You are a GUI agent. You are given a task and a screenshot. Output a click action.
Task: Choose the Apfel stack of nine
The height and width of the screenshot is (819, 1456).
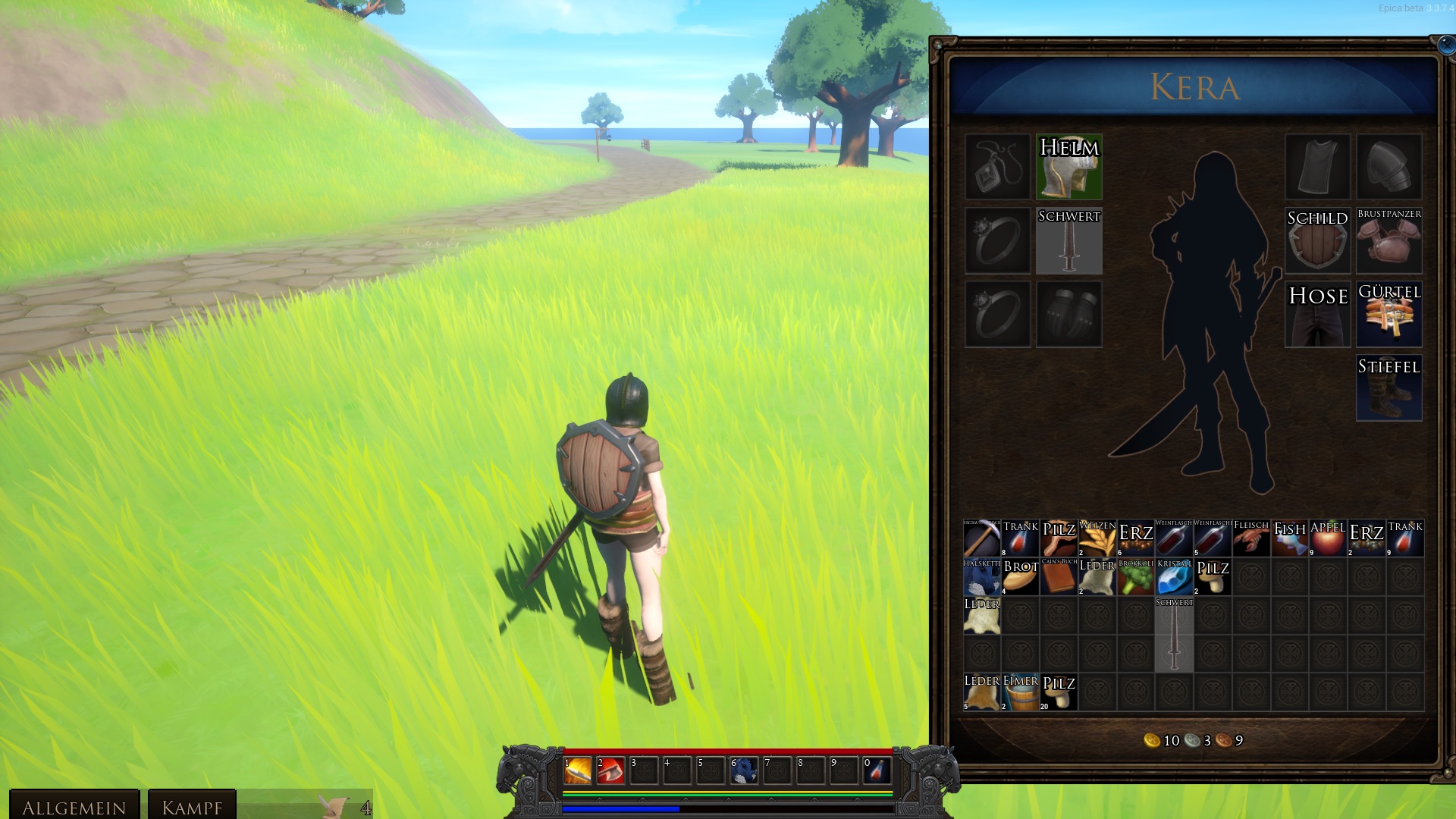[x=1328, y=538]
